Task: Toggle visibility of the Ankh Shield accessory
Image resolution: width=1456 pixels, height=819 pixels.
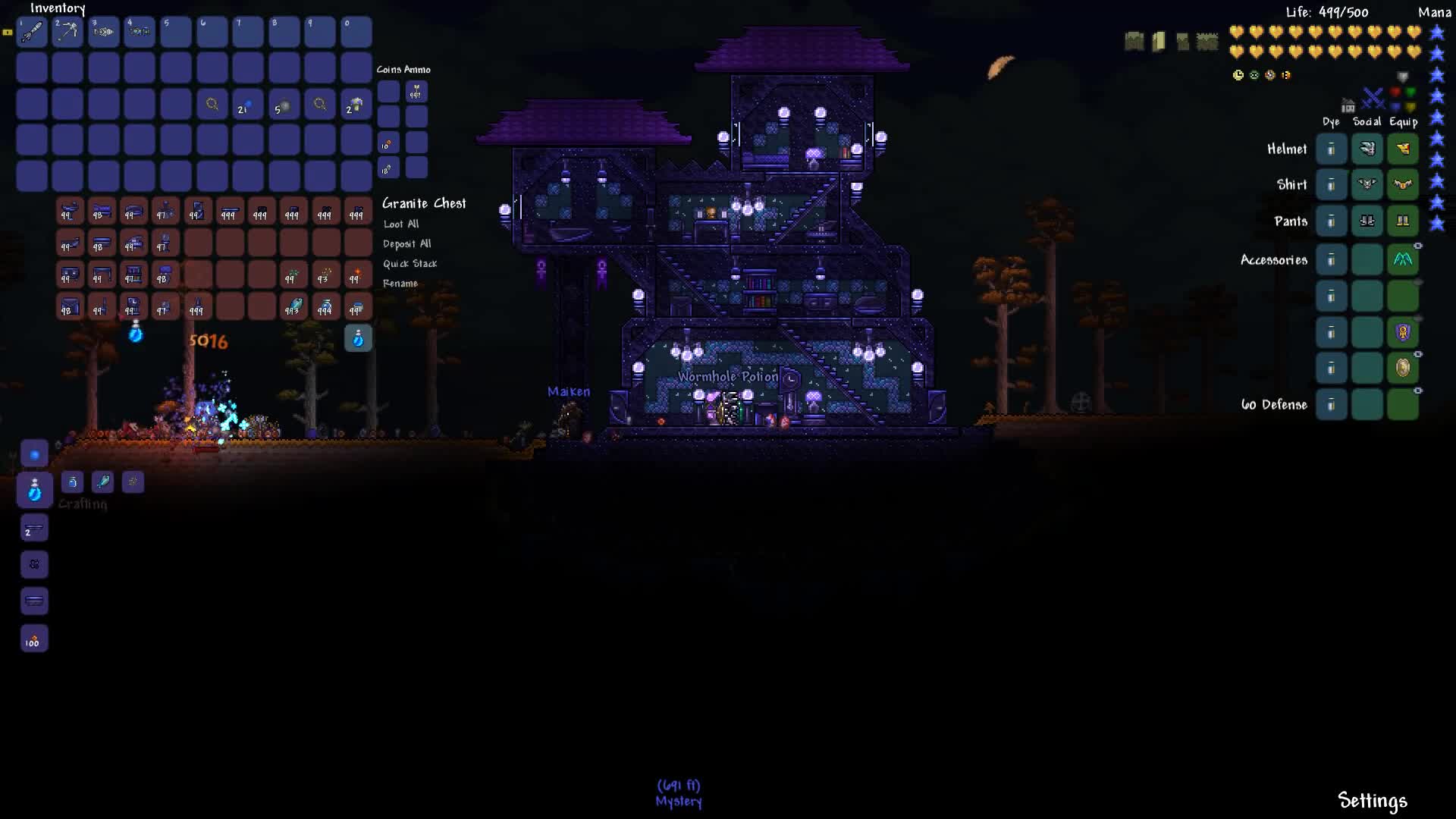Action: tap(1417, 316)
